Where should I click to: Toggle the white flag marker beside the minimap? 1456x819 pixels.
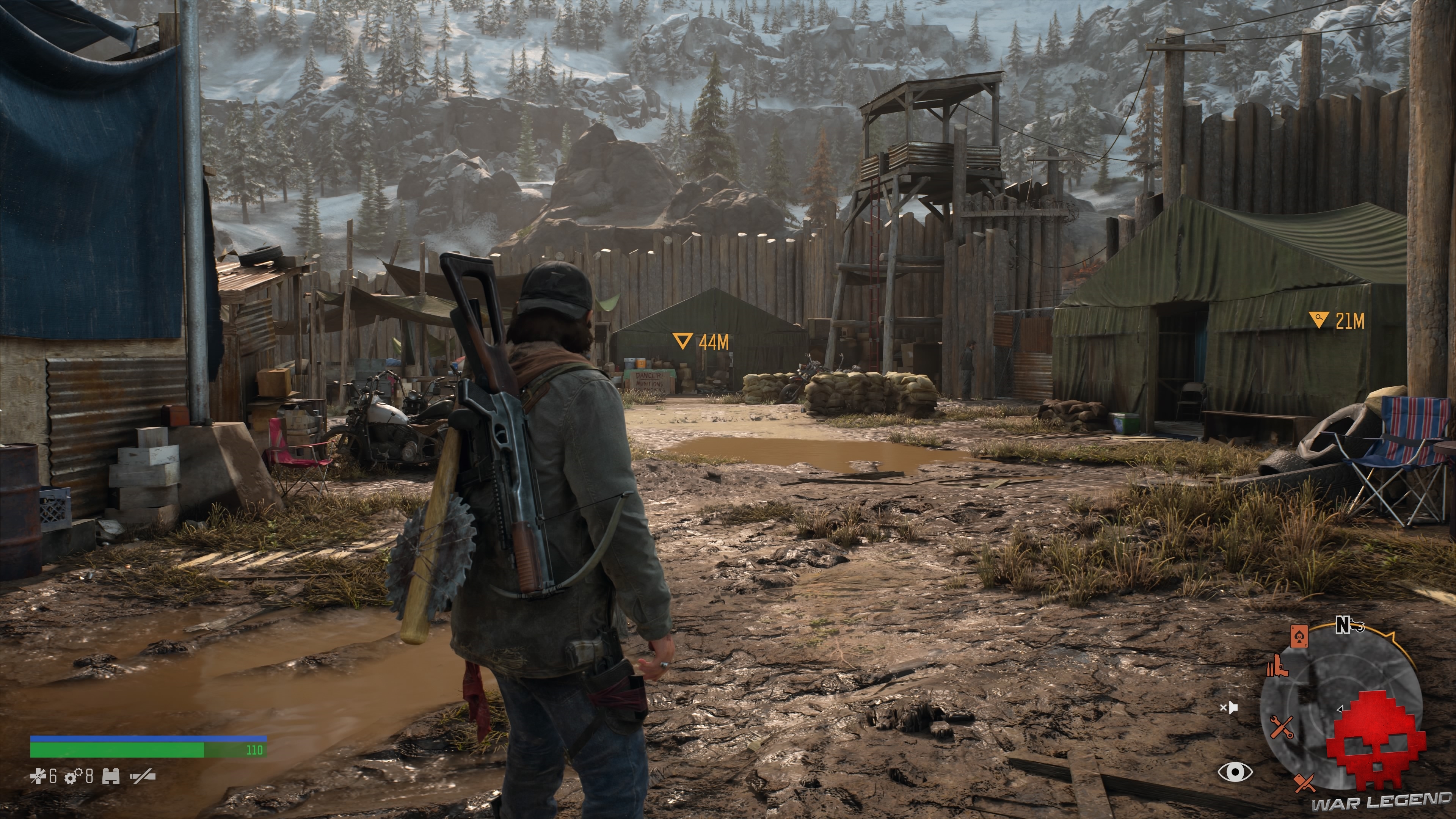(1230, 708)
